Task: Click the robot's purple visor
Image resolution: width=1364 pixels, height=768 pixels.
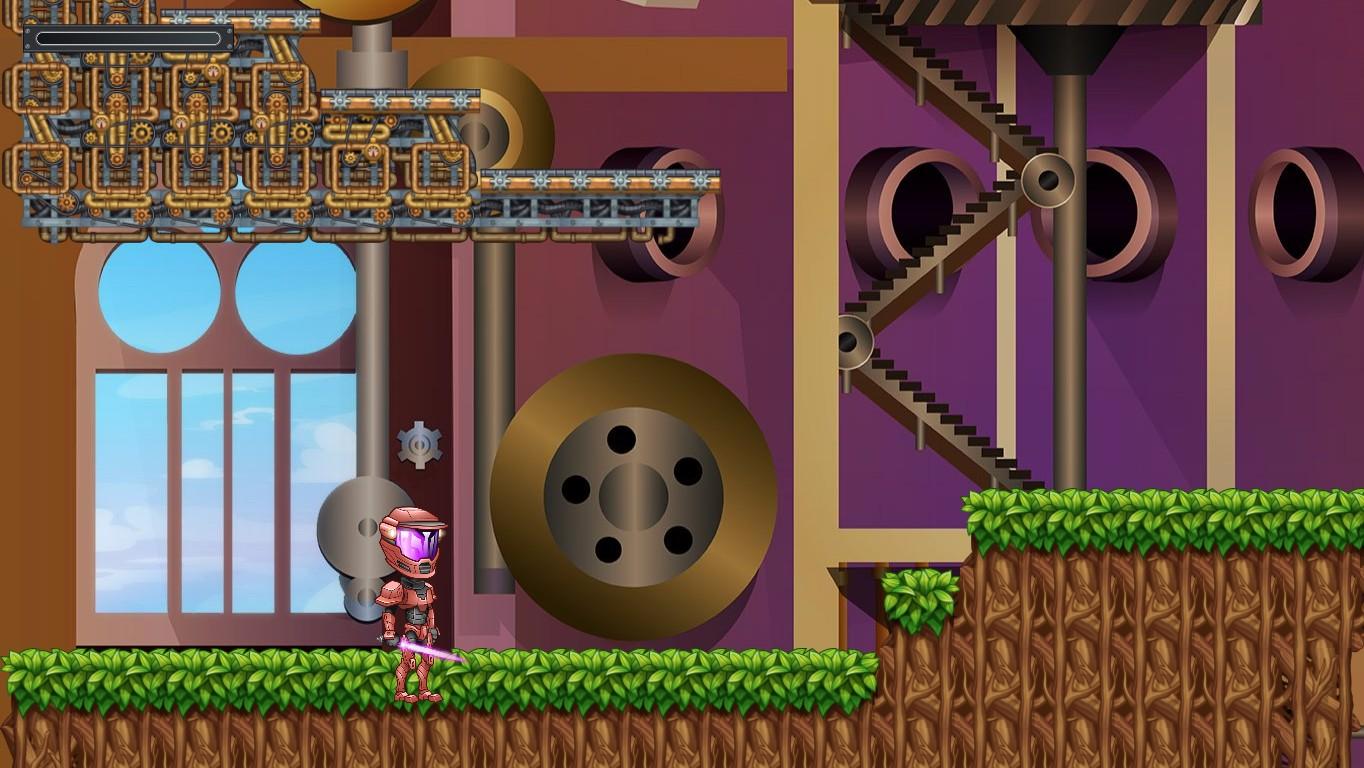Action: pos(415,540)
